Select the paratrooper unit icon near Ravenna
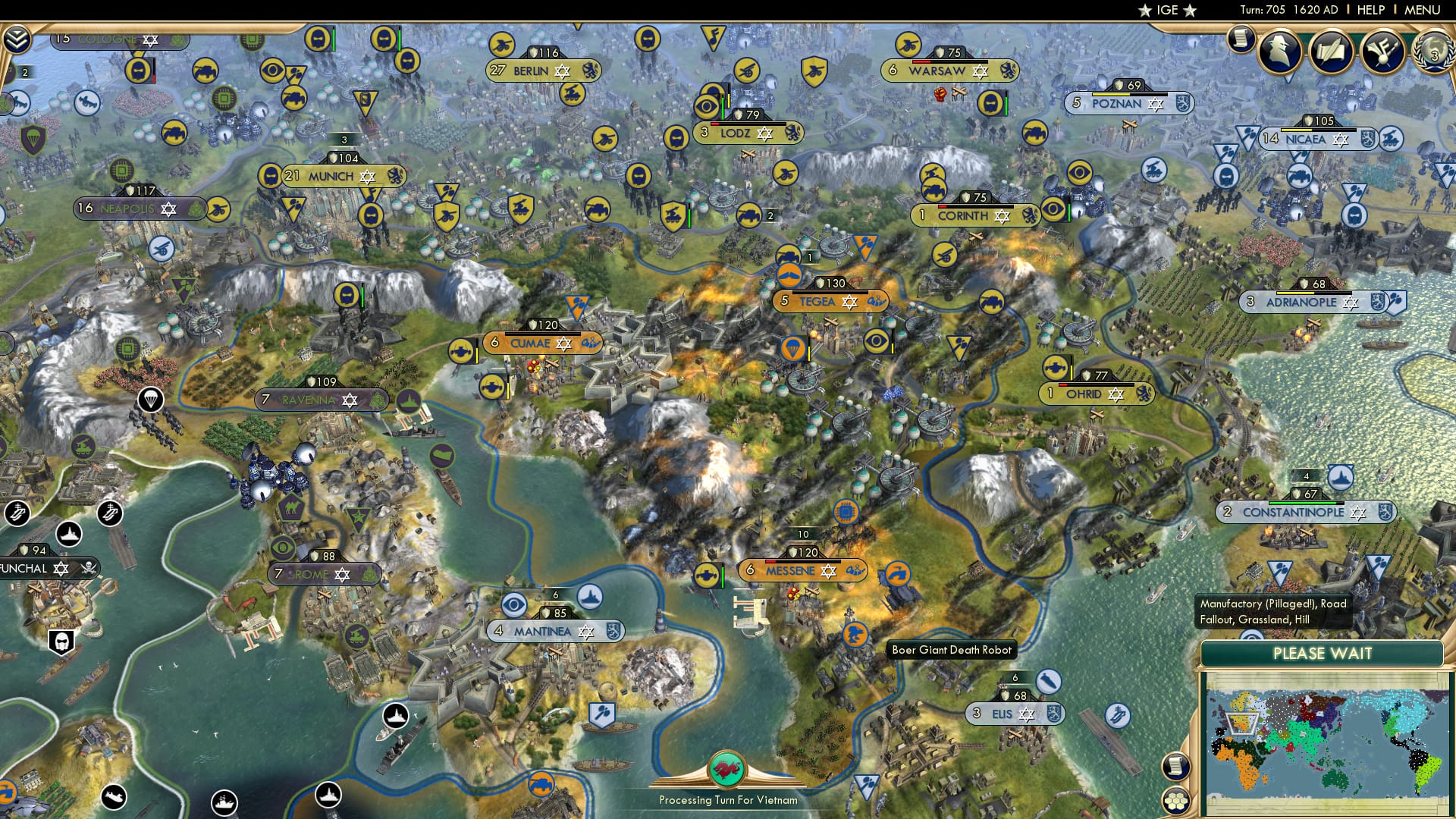Image resolution: width=1456 pixels, height=819 pixels. coord(152,398)
